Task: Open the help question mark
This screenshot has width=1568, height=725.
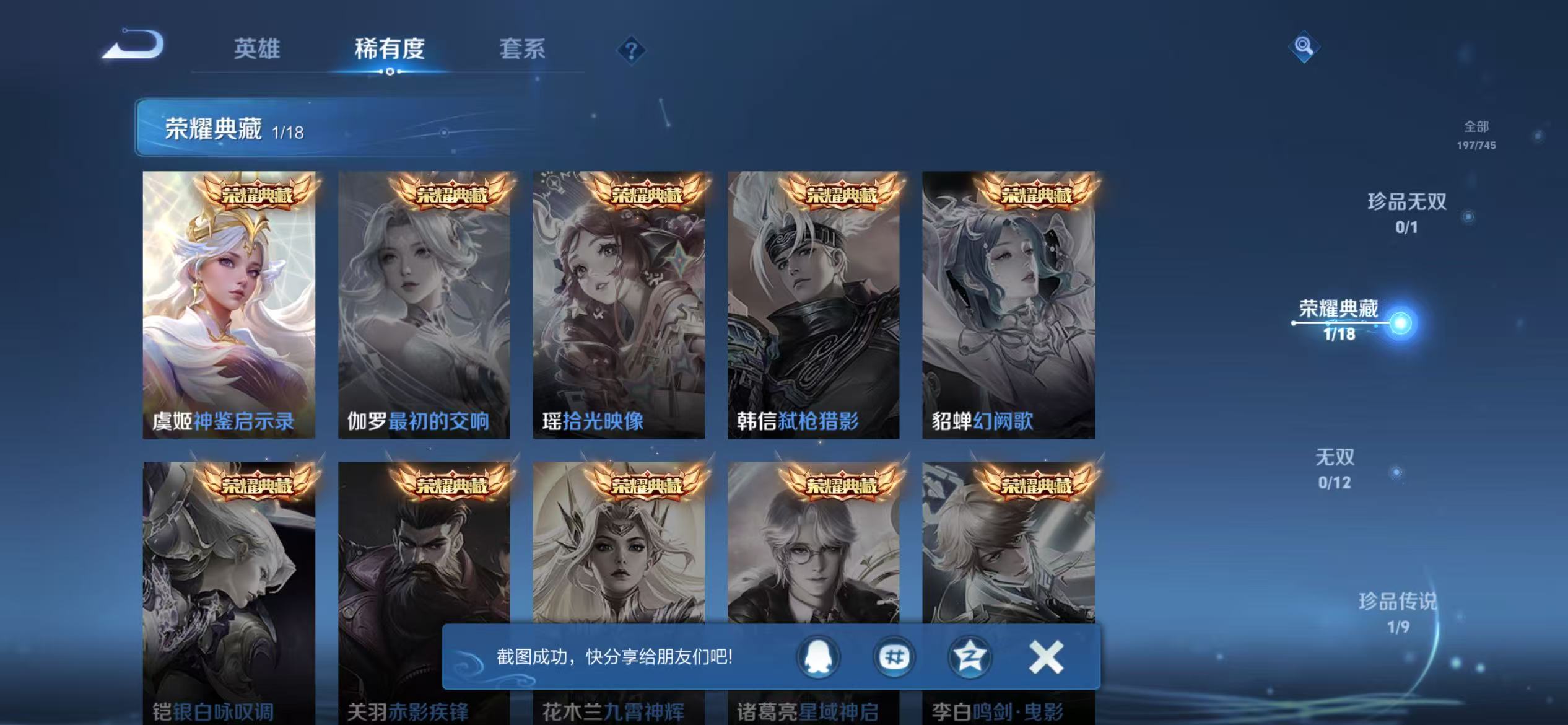Action: click(632, 51)
